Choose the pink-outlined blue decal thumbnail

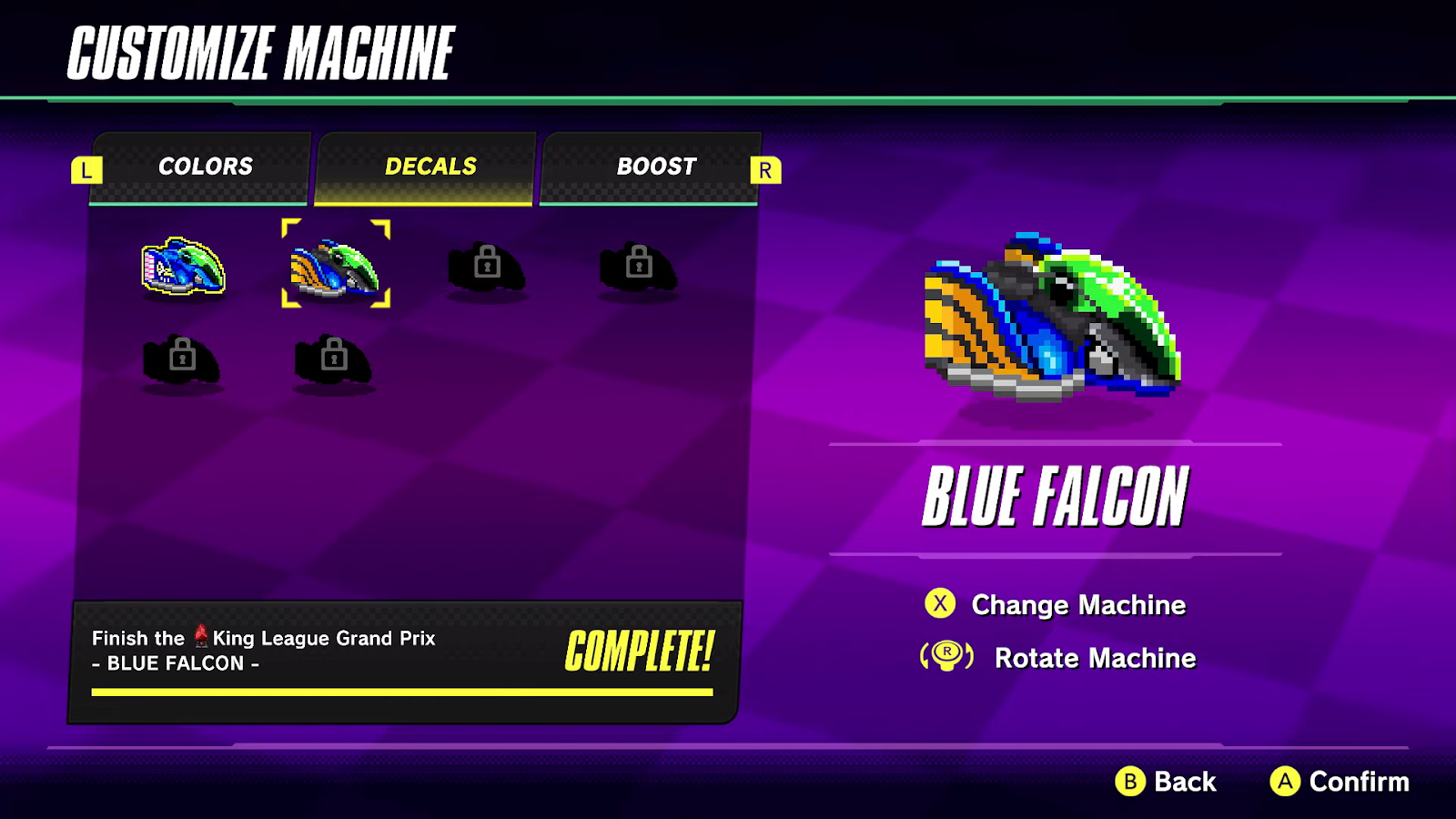[x=183, y=266]
